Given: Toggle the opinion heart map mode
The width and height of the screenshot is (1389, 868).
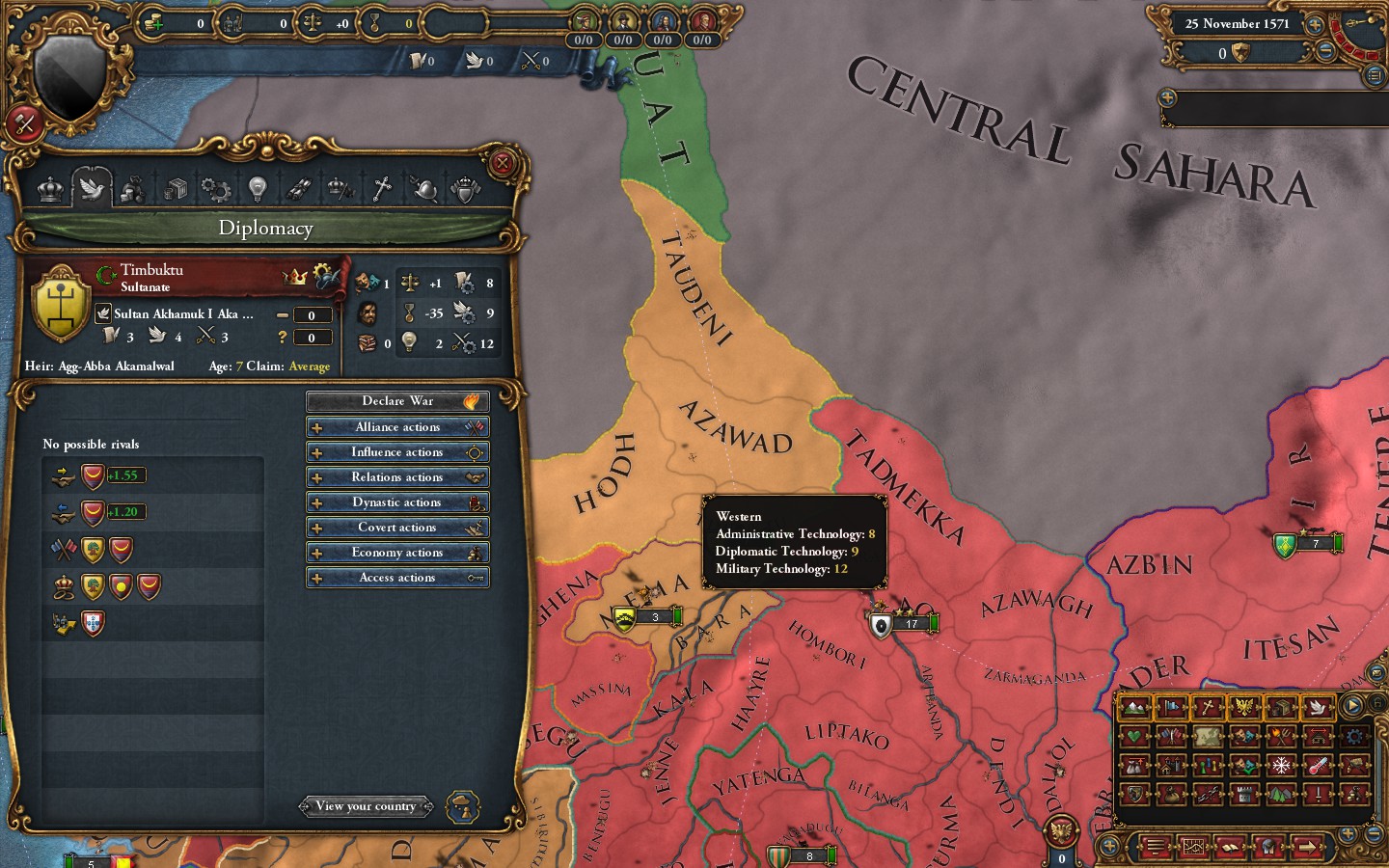Looking at the screenshot, I should 1134,736.
